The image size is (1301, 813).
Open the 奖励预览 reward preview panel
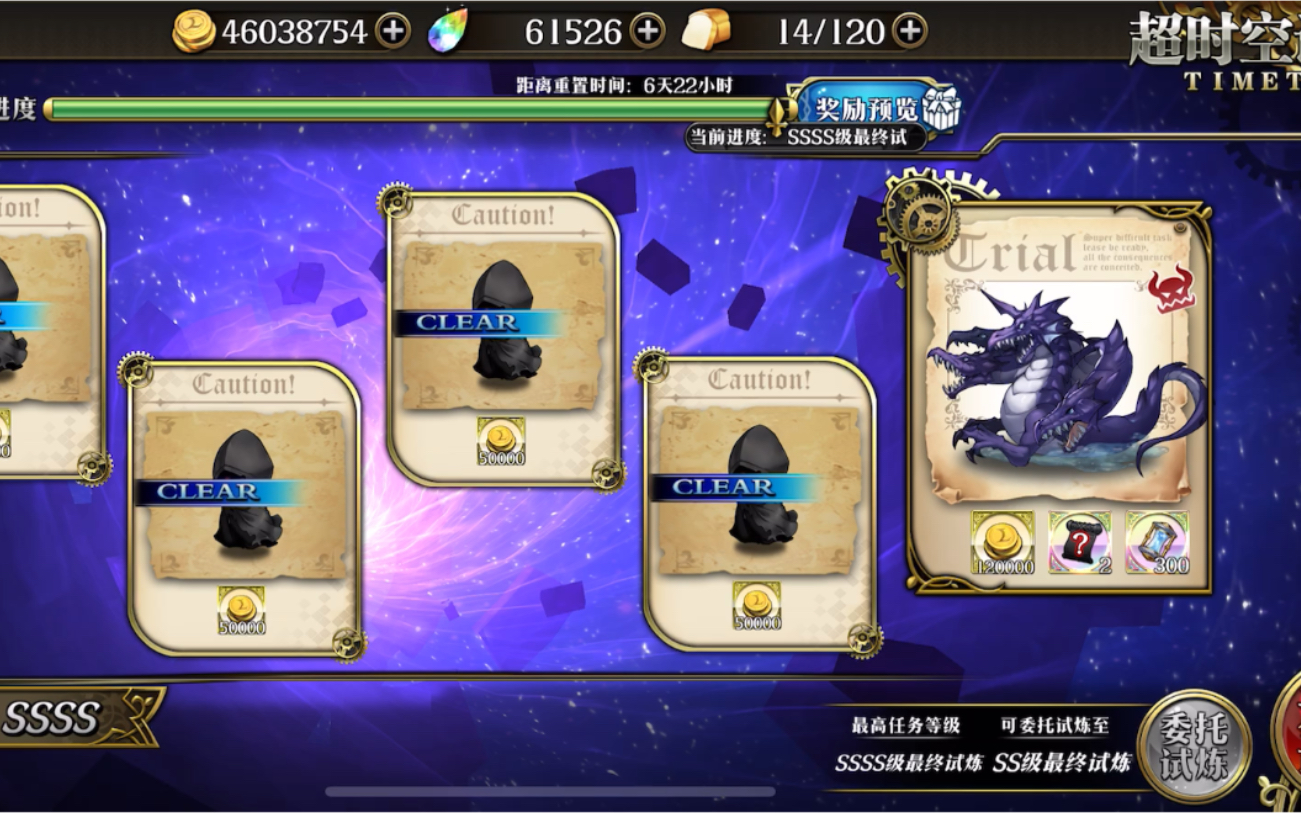pyautogui.click(x=868, y=110)
